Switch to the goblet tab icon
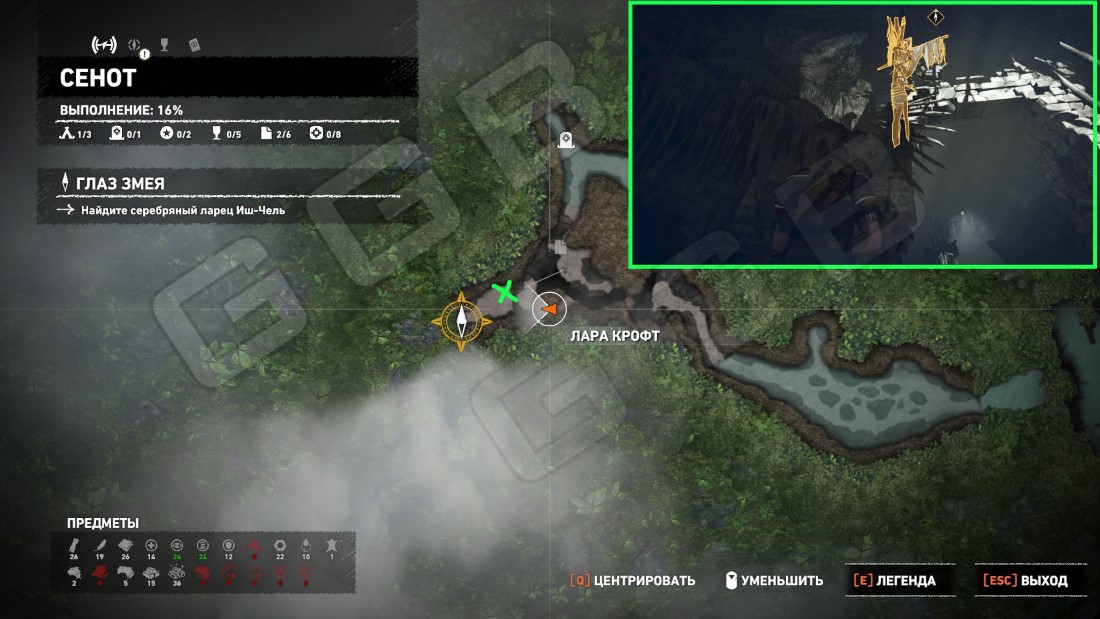The image size is (1100, 619). 165,45
